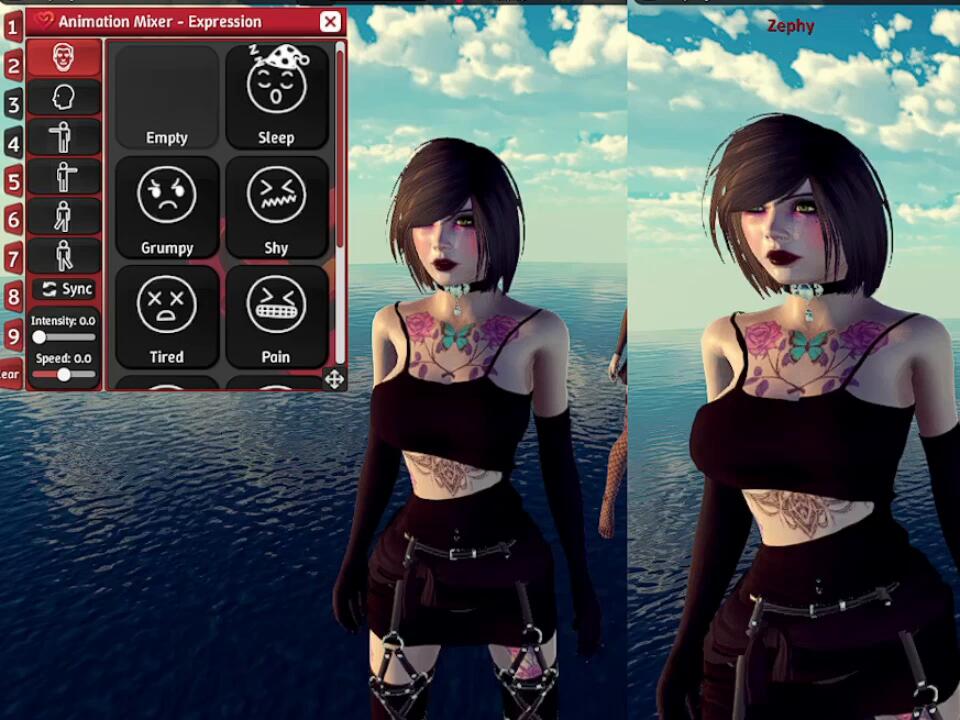
Task: Pick the Shy expression
Action: click(x=276, y=207)
